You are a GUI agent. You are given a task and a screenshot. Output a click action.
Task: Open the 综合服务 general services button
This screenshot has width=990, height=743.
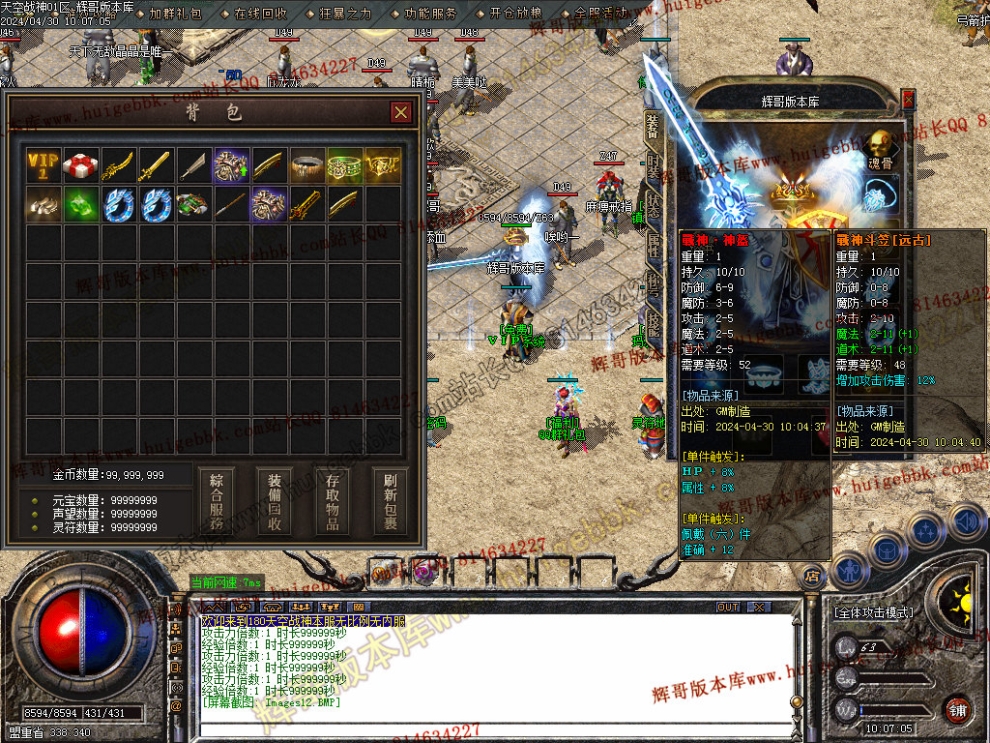coord(216,501)
